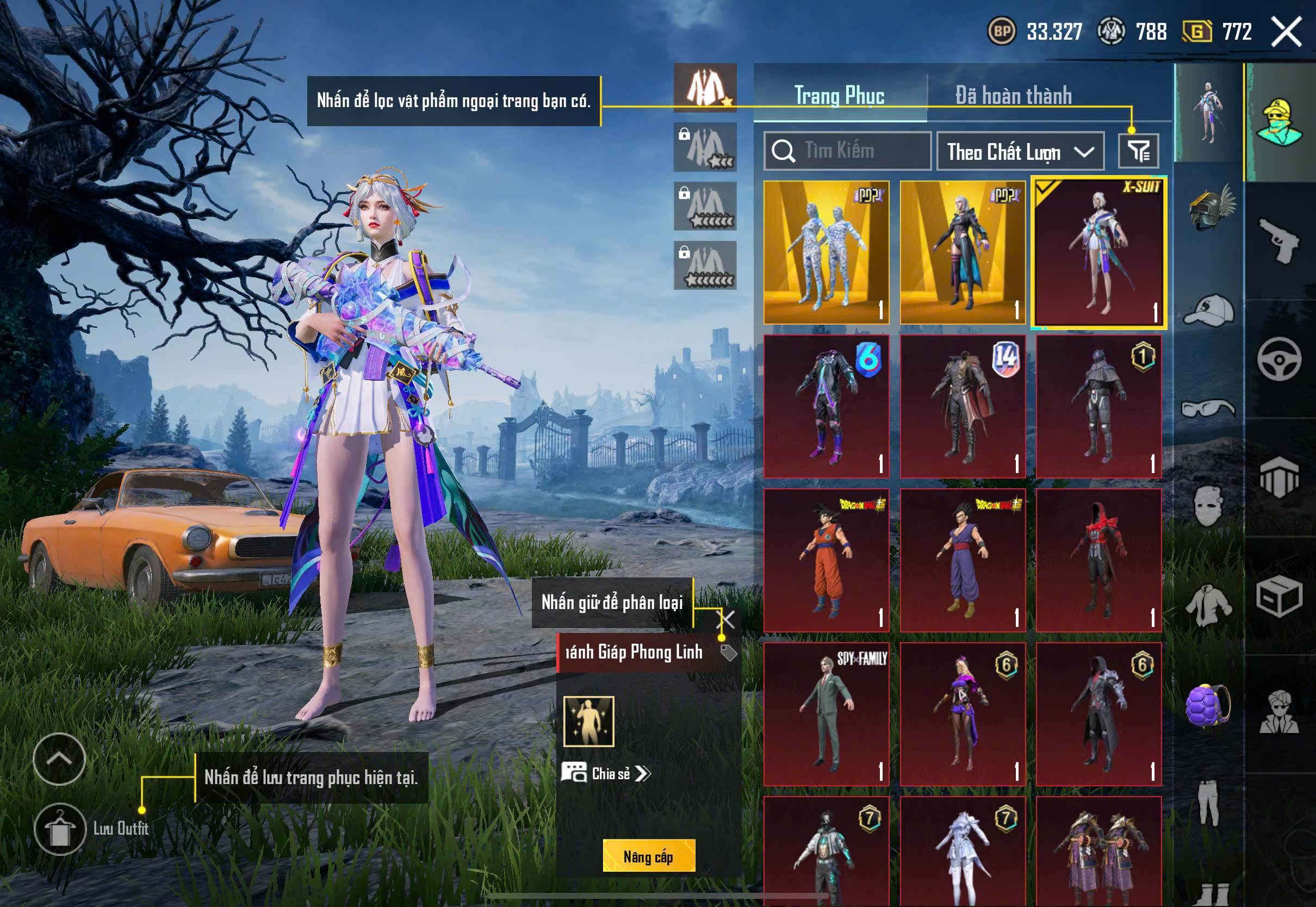Screen dimensions: 1316x907
Task: Upgrade the outfit with Nâng cấp
Action: pos(648,856)
